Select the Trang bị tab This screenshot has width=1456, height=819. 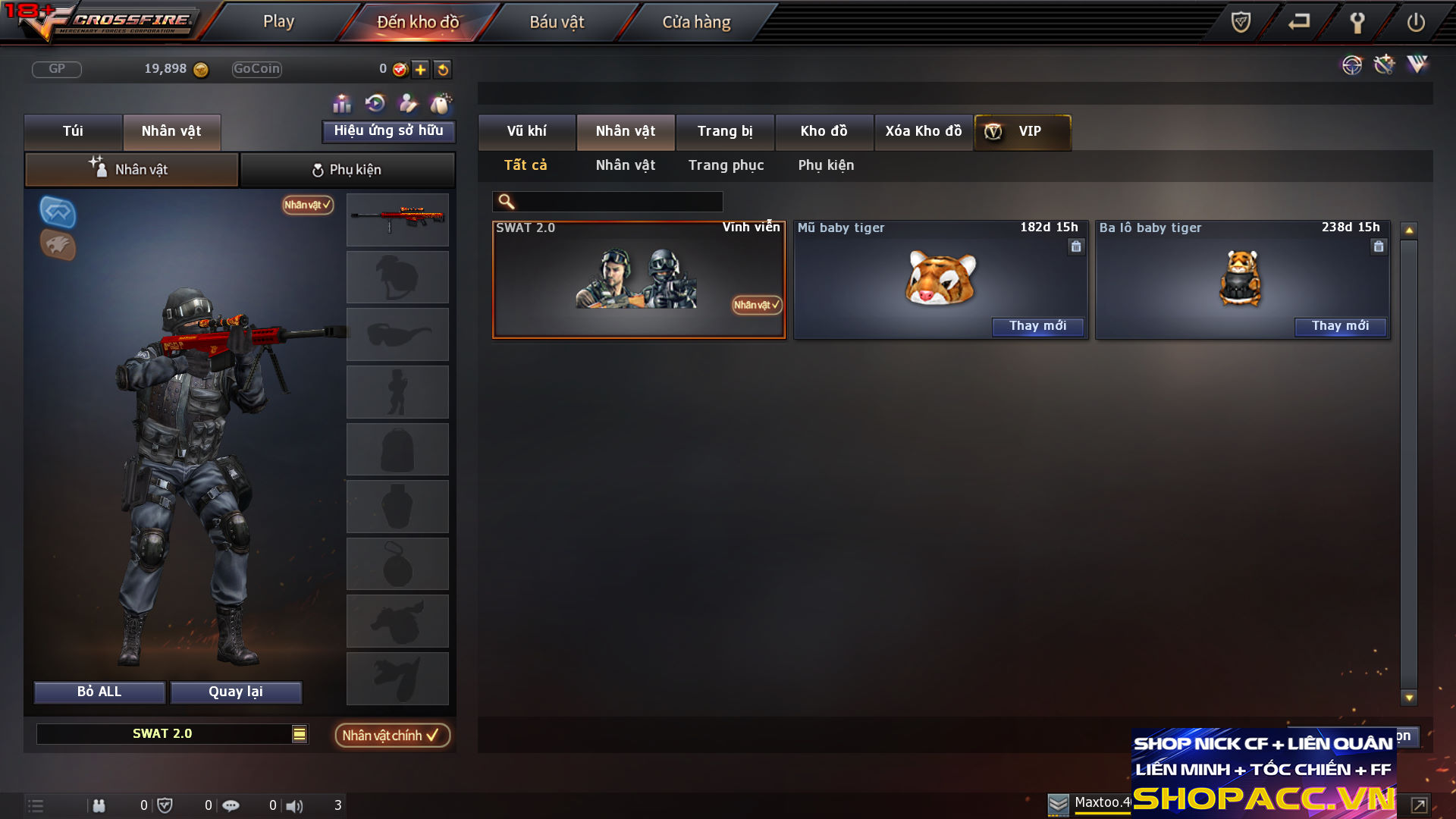click(x=725, y=131)
